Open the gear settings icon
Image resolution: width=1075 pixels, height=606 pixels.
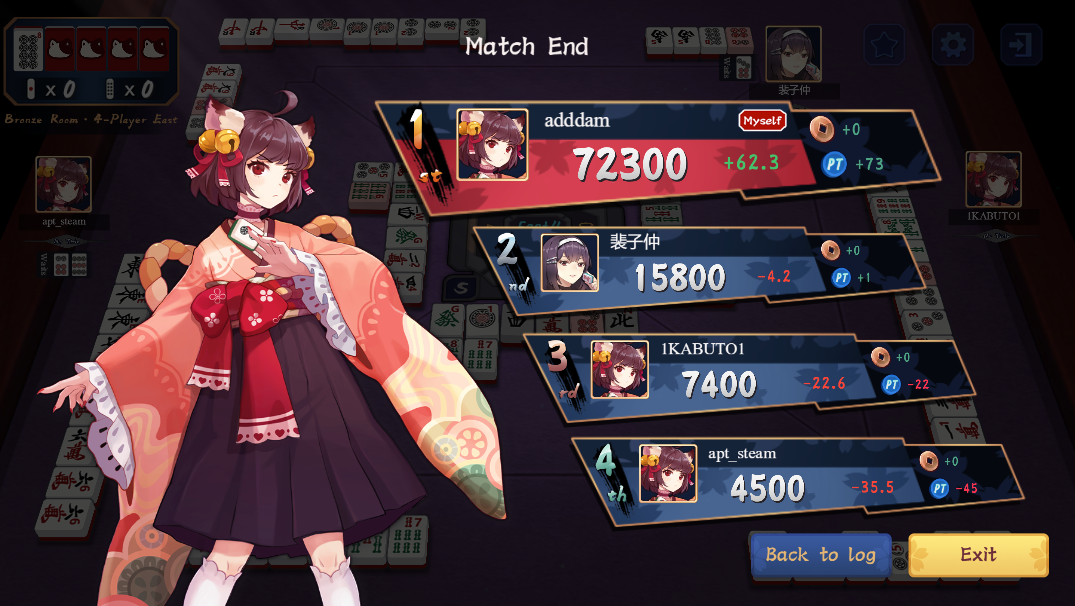coord(952,44)
